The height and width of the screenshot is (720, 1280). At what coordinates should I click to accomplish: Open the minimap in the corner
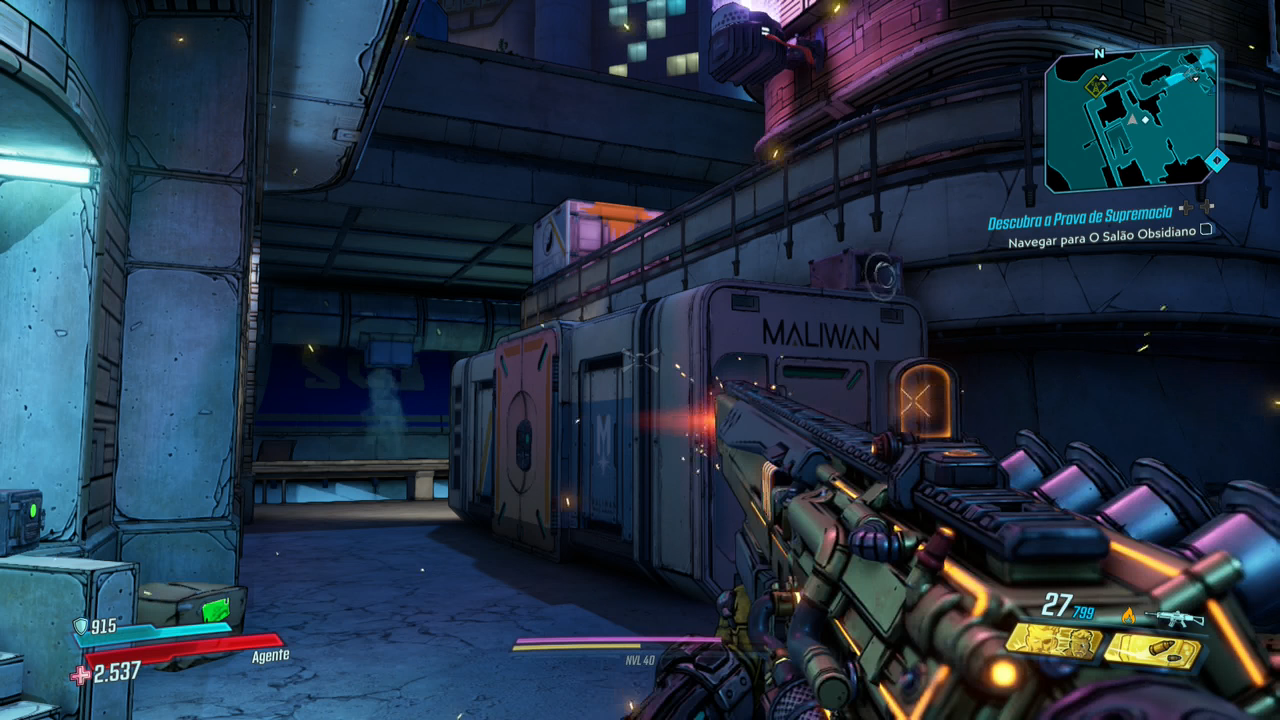[x=1131, y=118]
